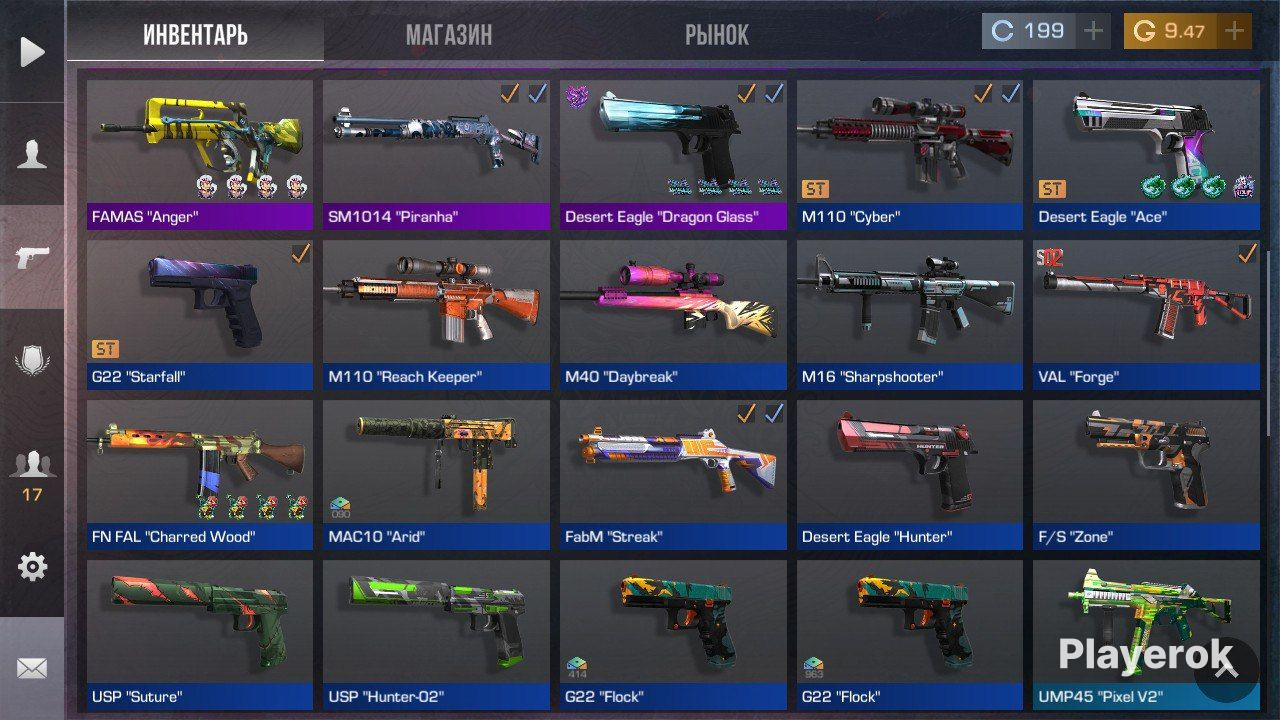Click the play arrow at top left
The width and height of the screenshot is (1280, 720).
click(x=33, y=51)
